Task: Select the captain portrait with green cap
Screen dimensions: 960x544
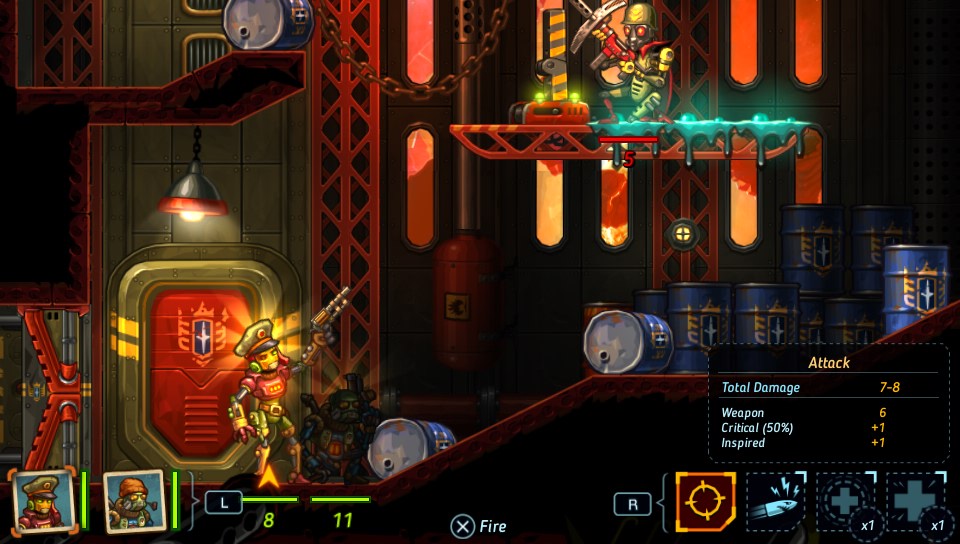Action: click(x=42, y=500)
